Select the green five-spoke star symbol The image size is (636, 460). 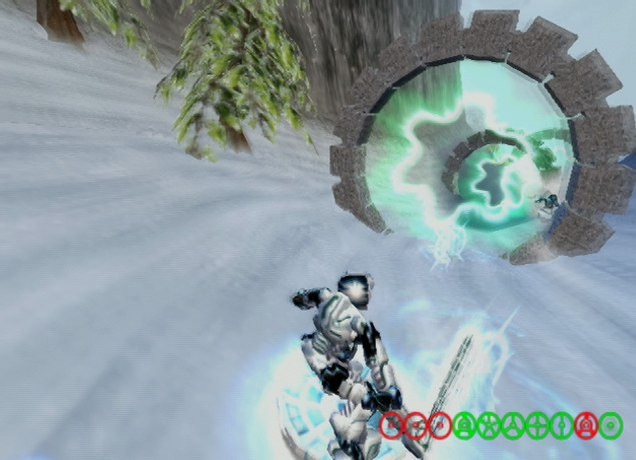(487, 426)
